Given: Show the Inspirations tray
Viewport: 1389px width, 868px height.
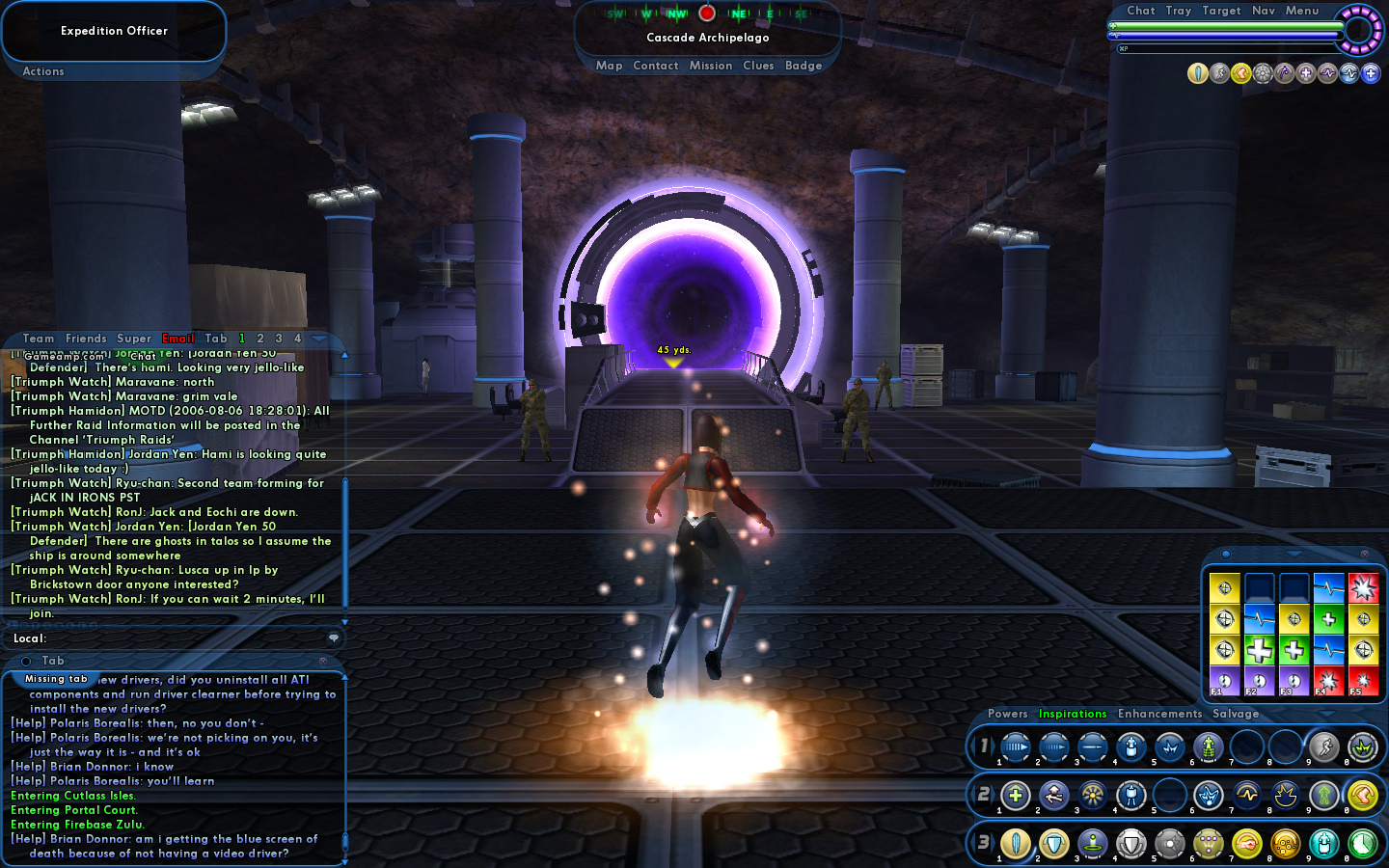Looking at the screenshot, I should click(1073, 714).
